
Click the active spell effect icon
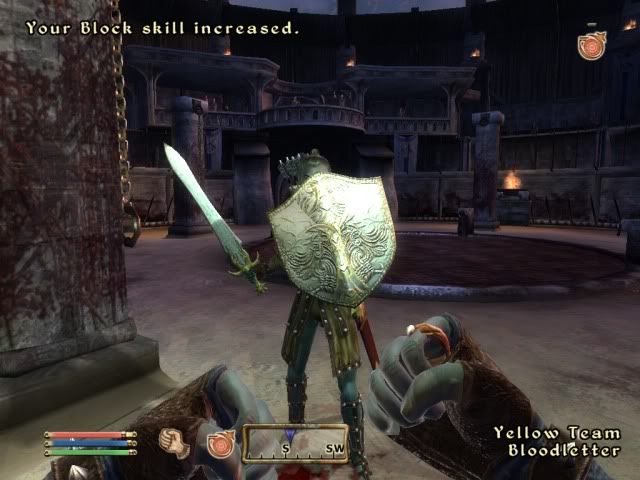tap(592, 46)
